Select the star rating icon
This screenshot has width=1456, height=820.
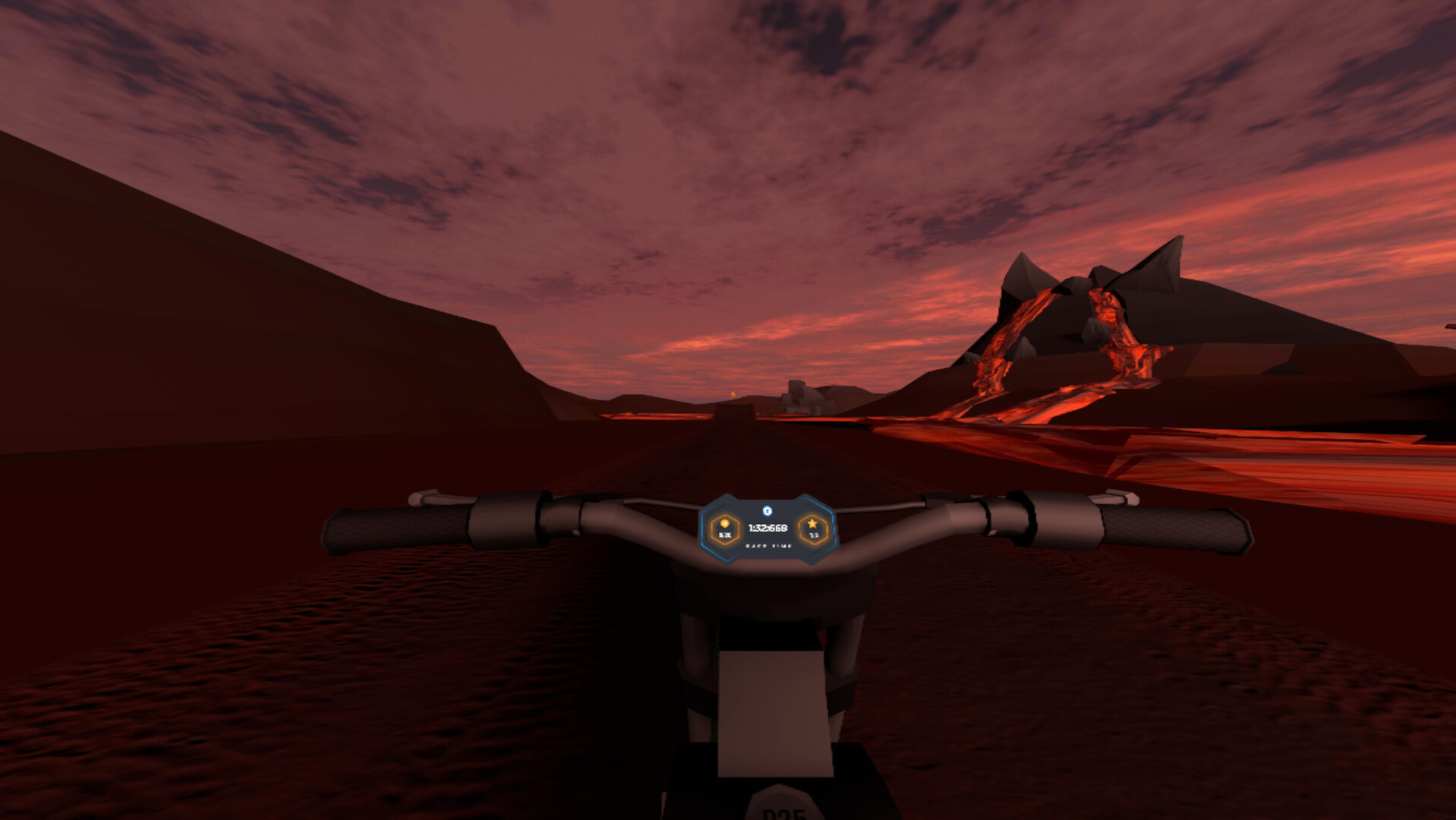pyautogui.click(x=813, y=523)
